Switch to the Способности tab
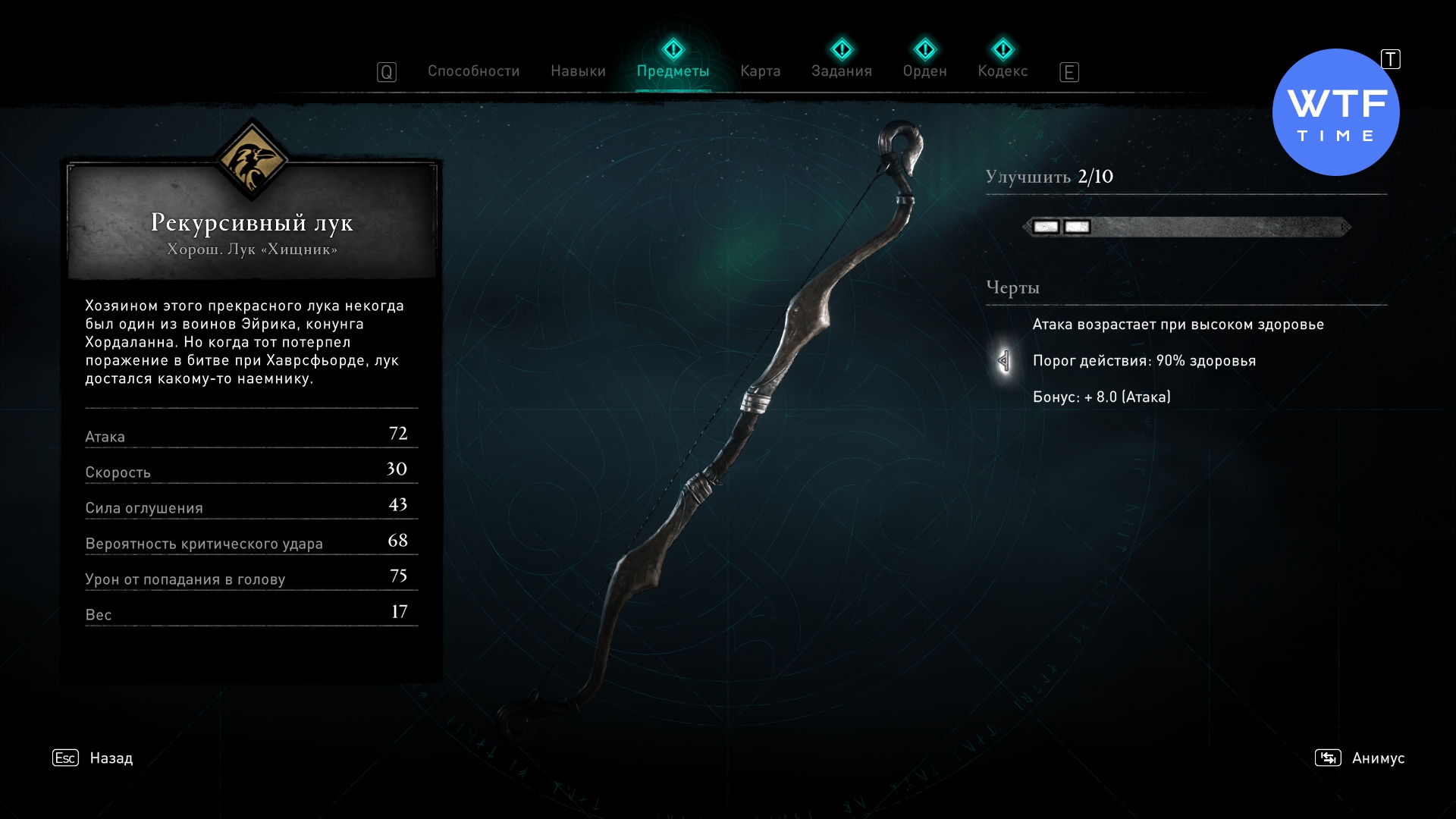 (473, 71)
